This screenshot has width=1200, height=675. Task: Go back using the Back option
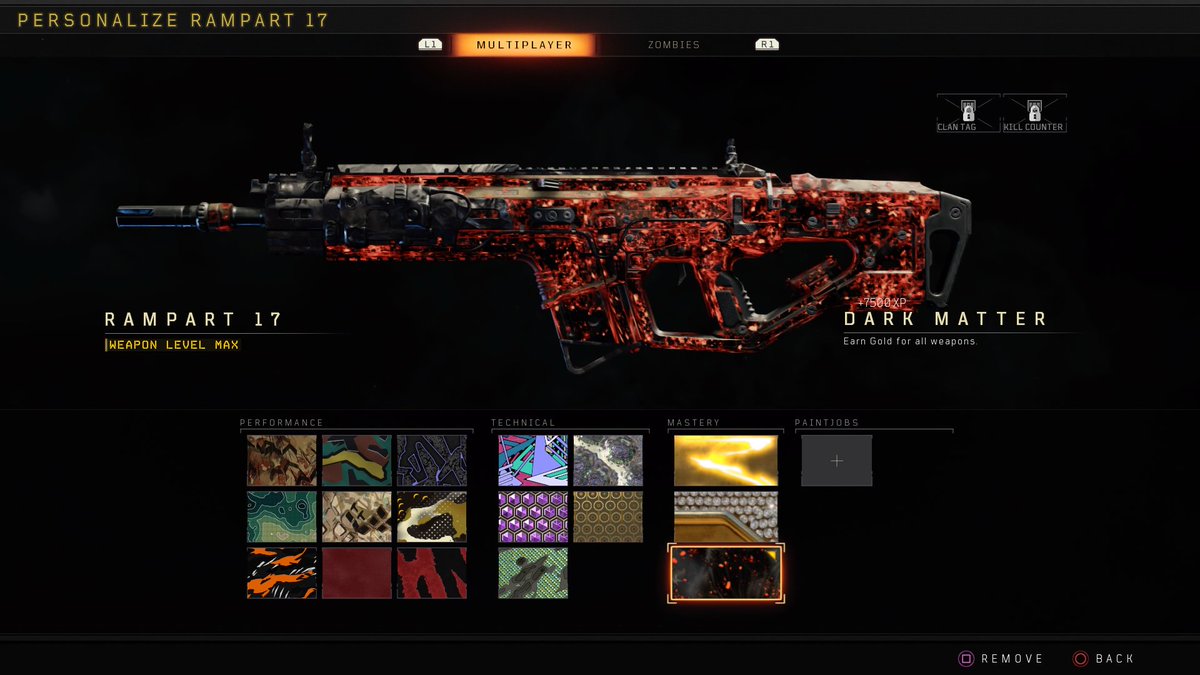point(1103,659)
